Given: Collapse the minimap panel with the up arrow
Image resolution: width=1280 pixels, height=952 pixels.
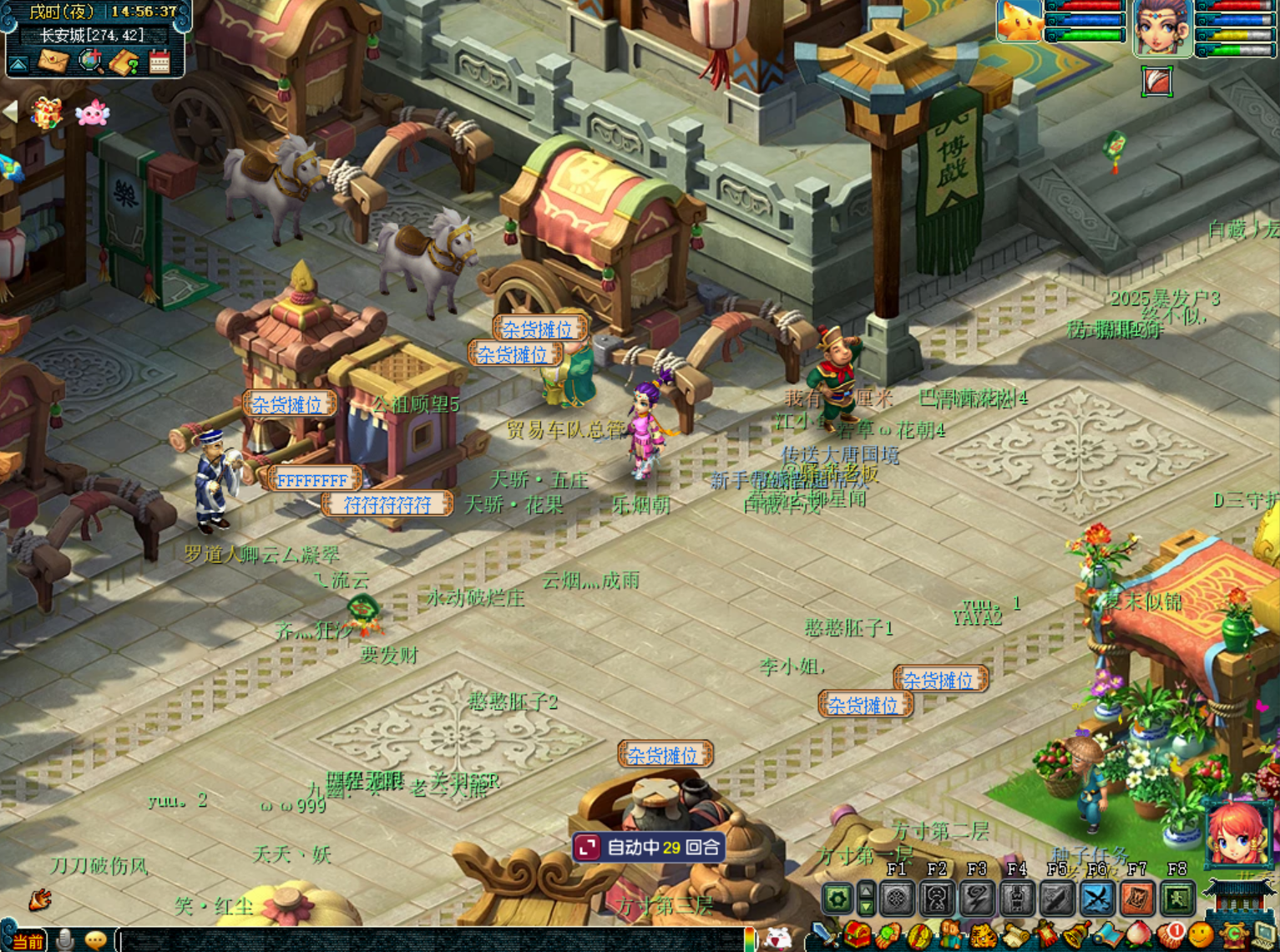Looking at the screenshot, I should 18,63.
